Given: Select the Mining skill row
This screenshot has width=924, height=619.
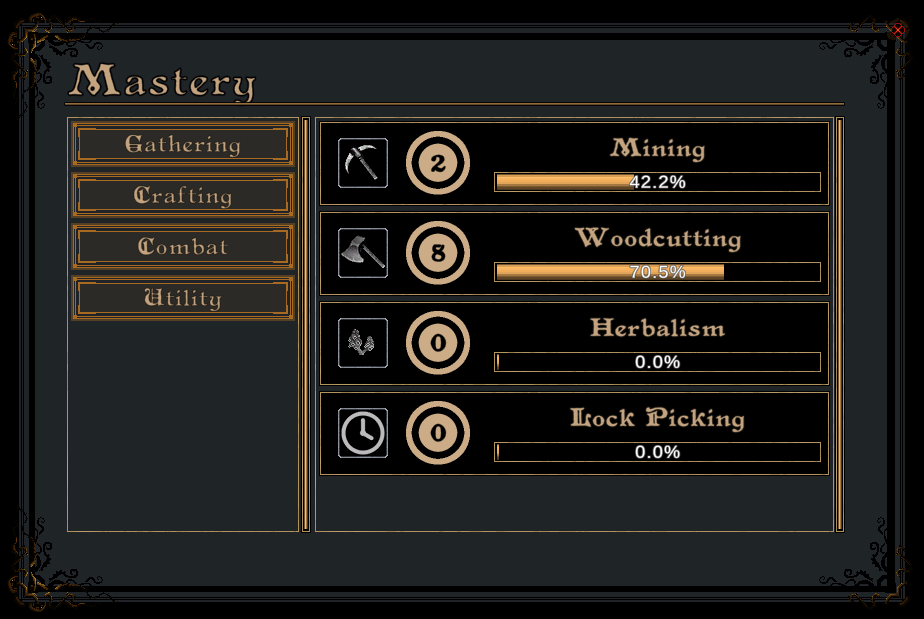Looking at the screenshot, I should pyautogui.click(x=574, y=163).
